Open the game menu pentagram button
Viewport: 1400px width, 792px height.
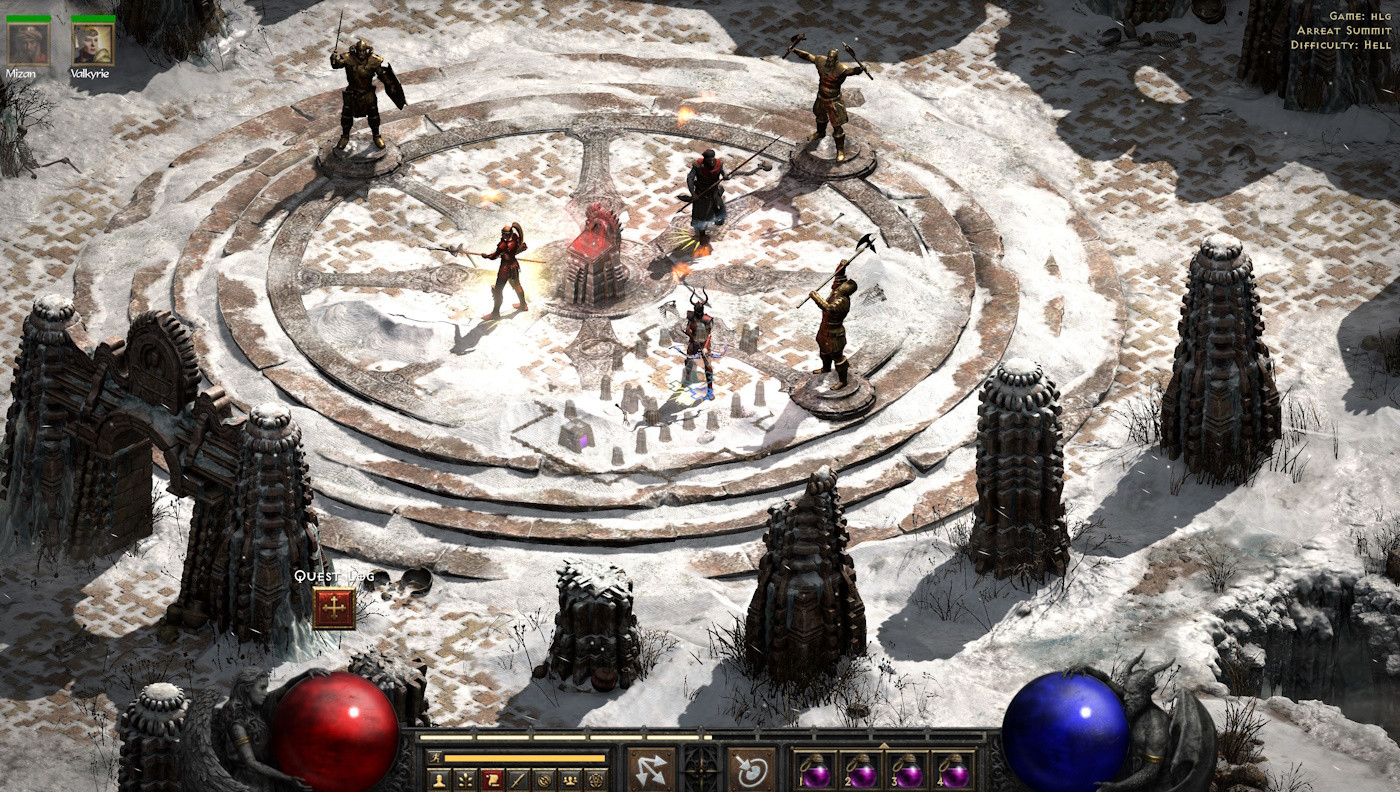tap(596, 778)
